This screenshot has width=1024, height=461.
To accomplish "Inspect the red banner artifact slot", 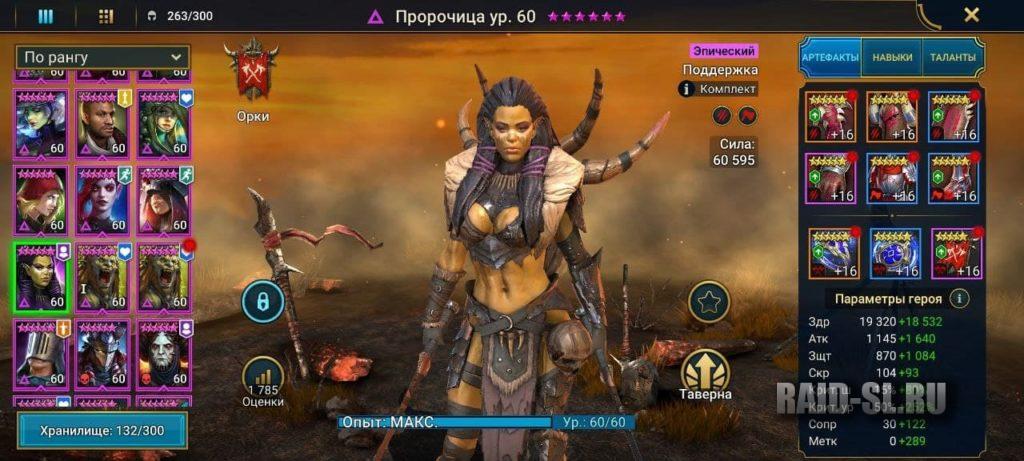I will tap(956, 254).
